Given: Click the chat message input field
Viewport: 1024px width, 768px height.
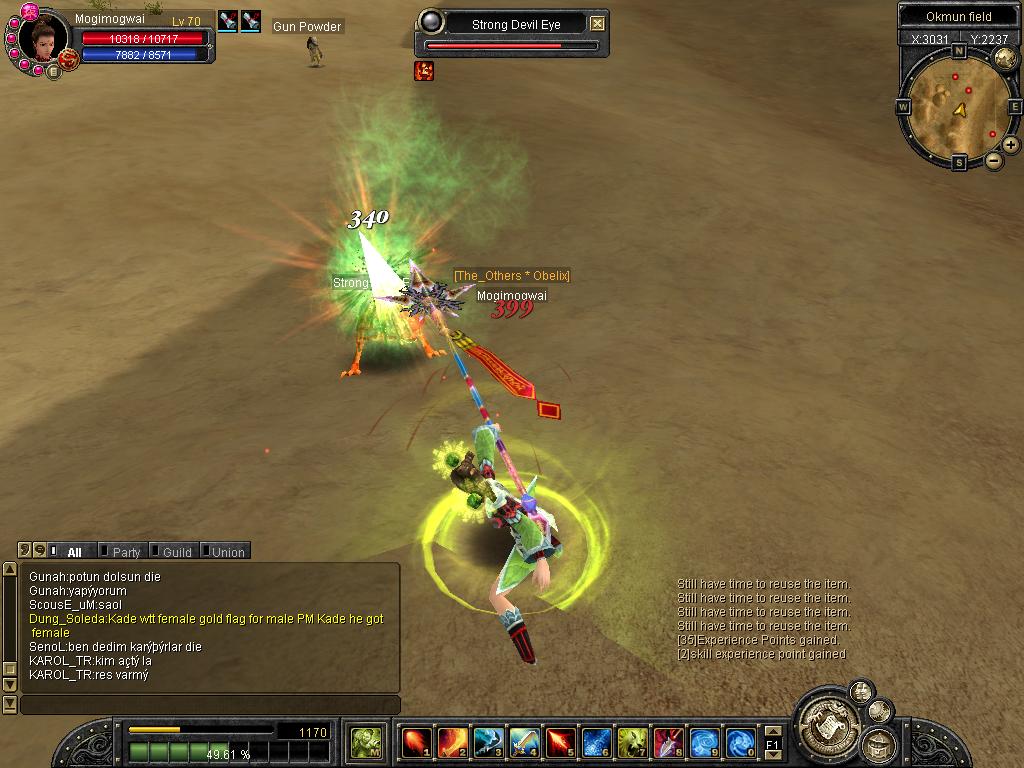Looking at the screenshot, I should coord(210,705).
